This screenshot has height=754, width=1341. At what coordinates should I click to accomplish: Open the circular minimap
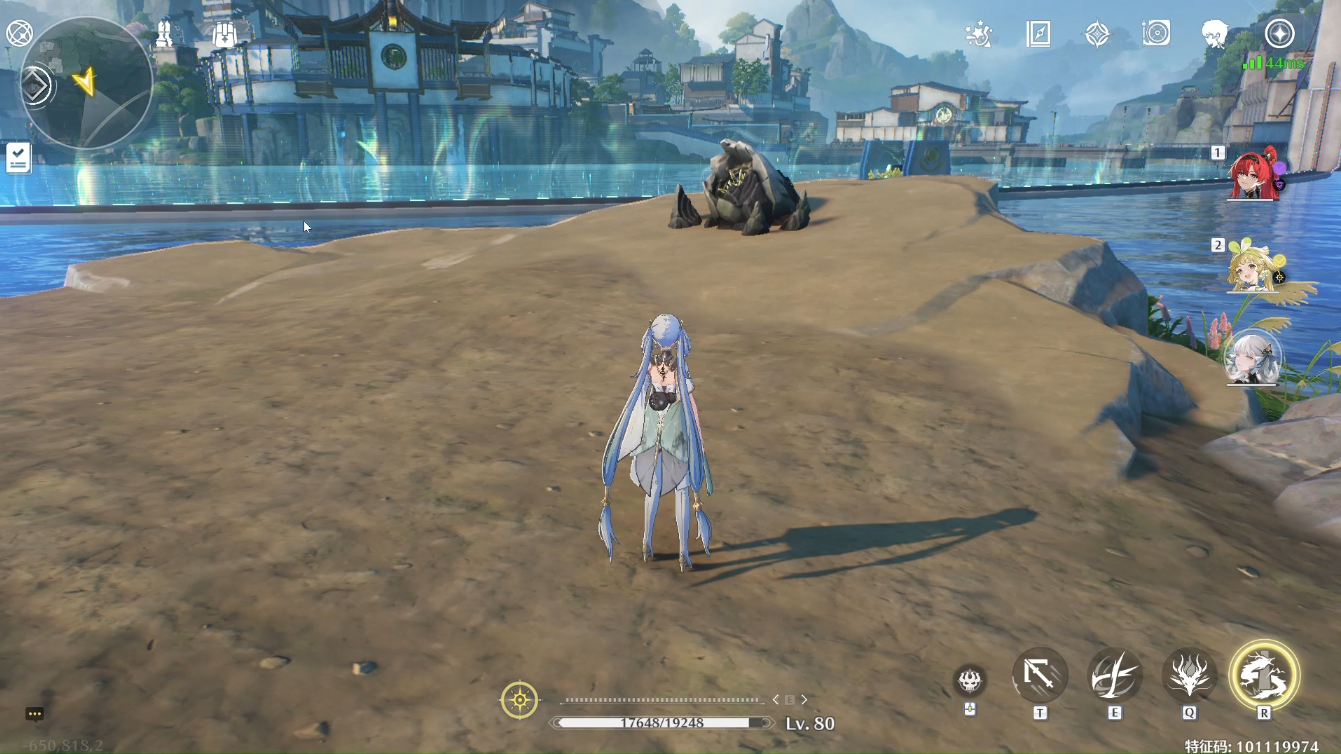tap(87, 83)
